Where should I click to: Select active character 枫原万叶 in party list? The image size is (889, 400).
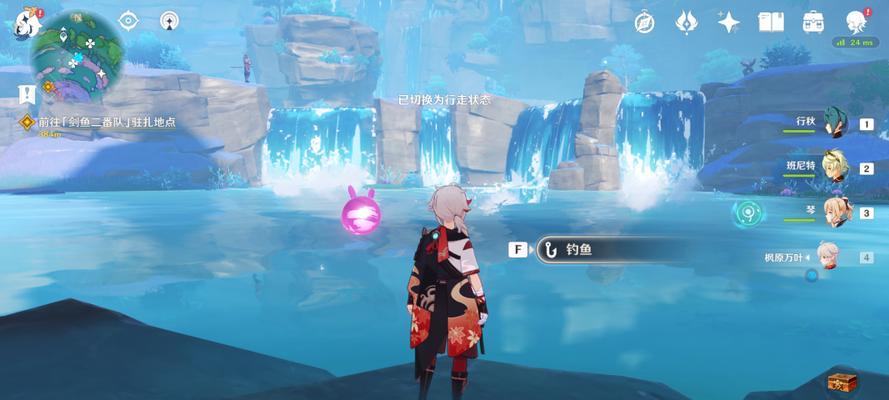(x=828, y=256)
